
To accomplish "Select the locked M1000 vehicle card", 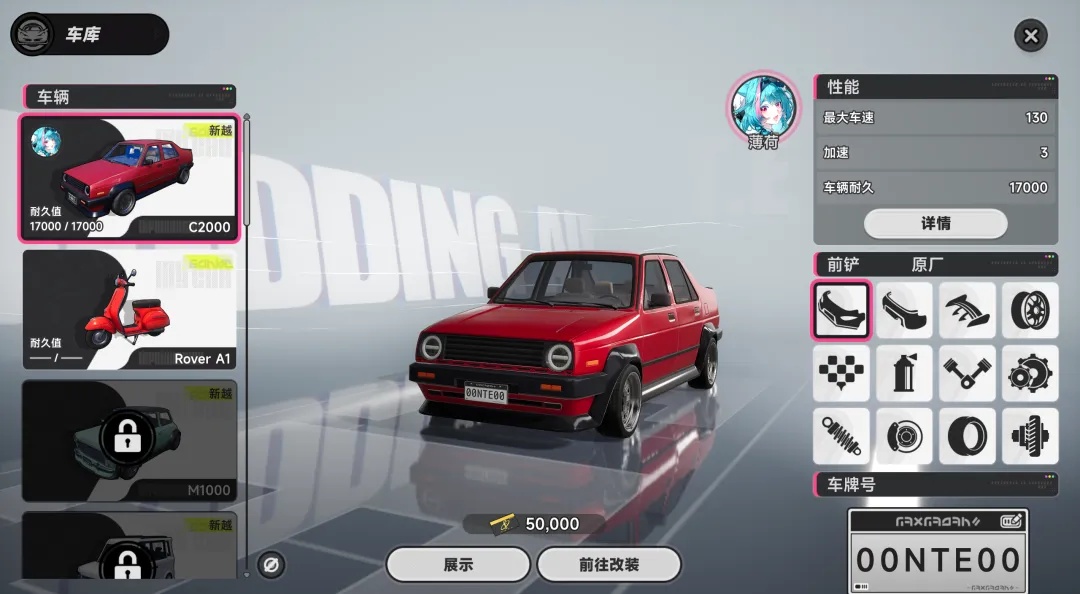I will pos(129,440).
